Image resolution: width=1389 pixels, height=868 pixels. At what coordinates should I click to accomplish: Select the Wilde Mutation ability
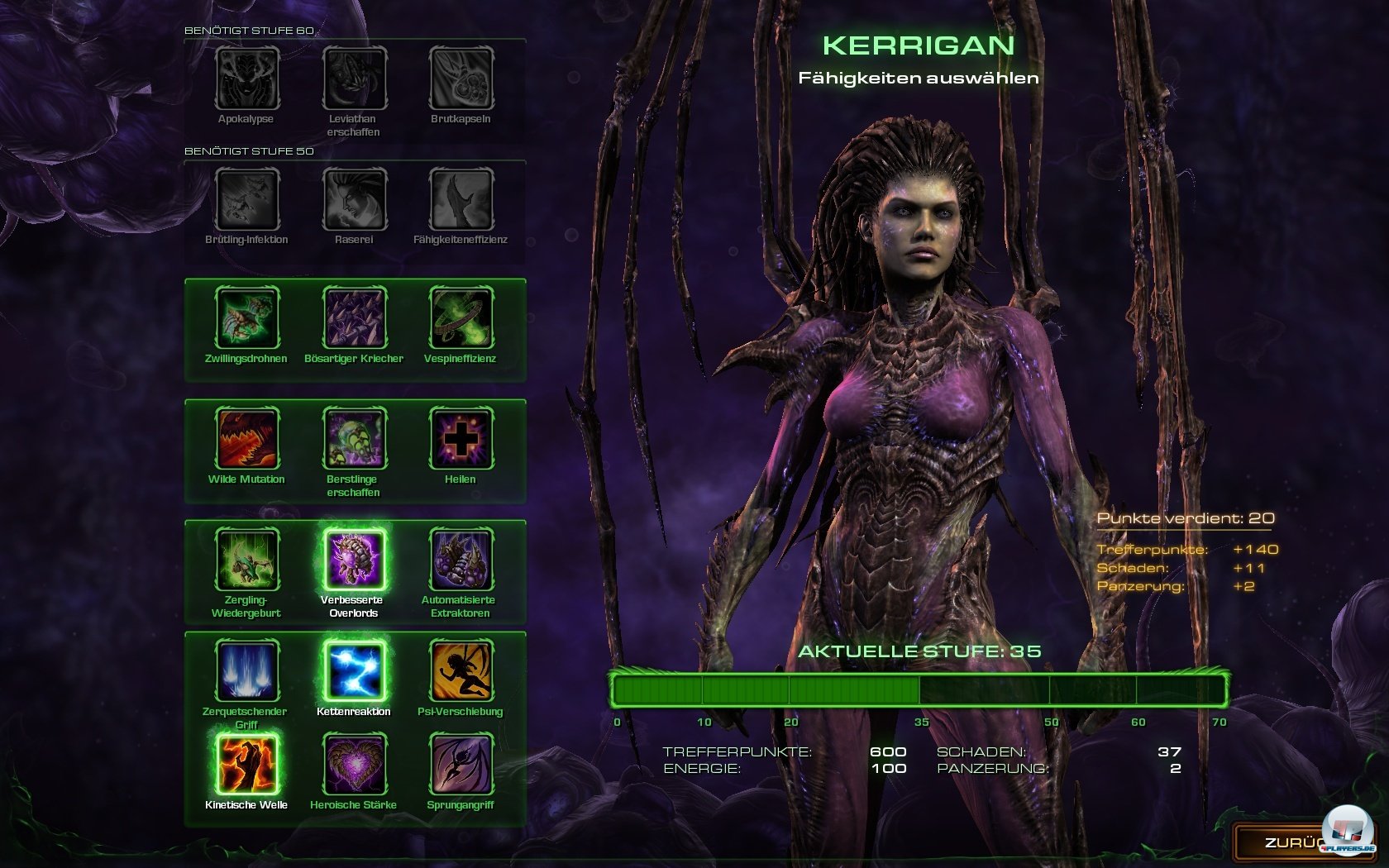[x=247, y=439]
